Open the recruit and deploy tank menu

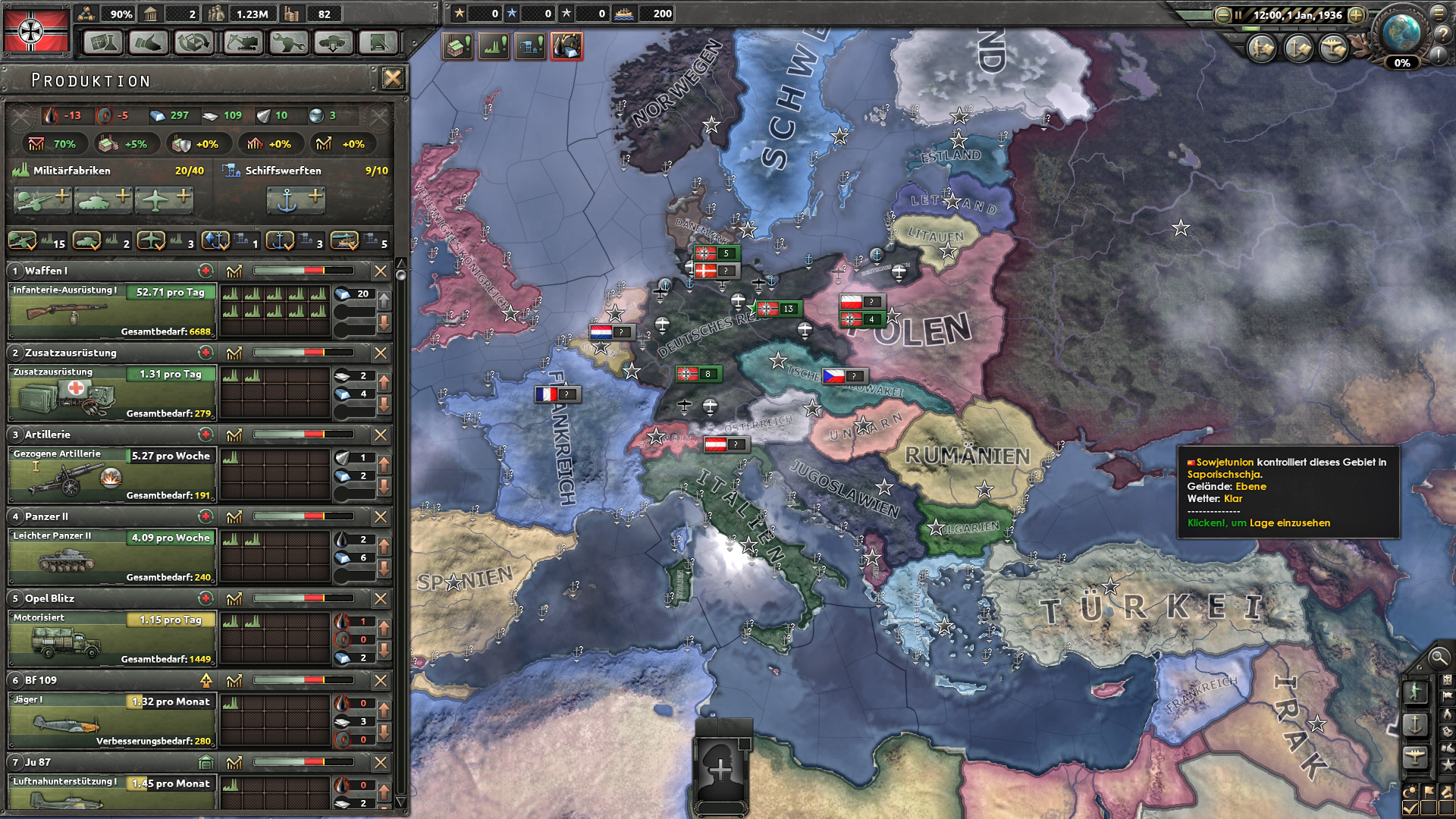point(333,42)
